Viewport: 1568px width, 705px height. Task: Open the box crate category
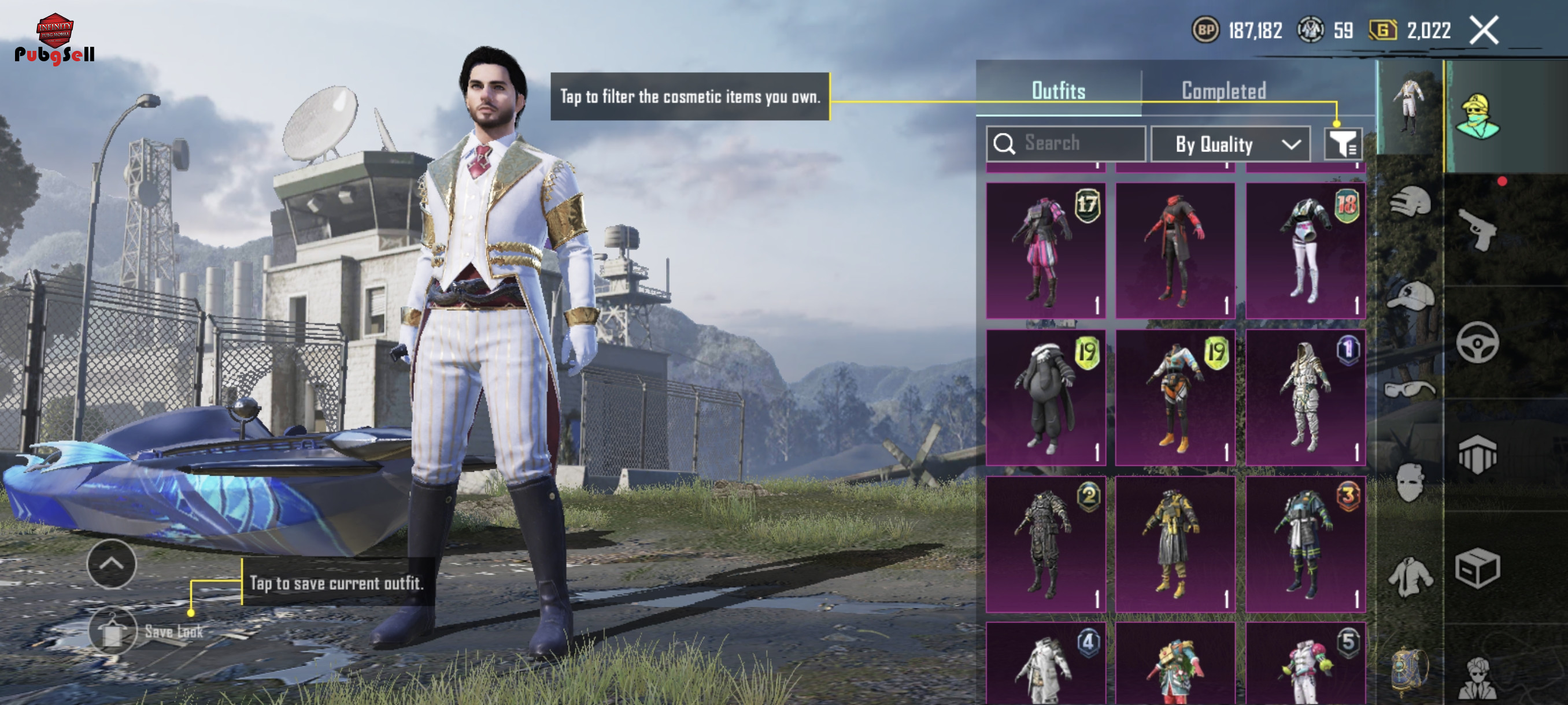click(x=1477, y=569)
